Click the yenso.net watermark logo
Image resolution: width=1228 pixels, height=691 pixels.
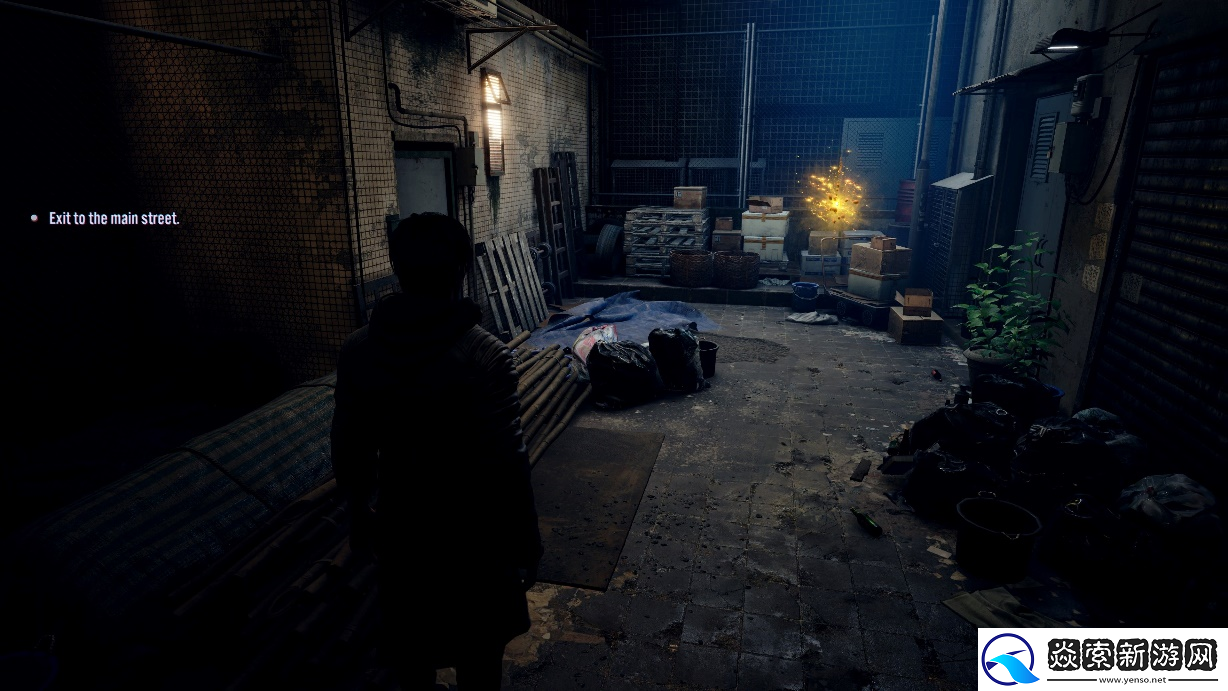(x=1101, y=659)
